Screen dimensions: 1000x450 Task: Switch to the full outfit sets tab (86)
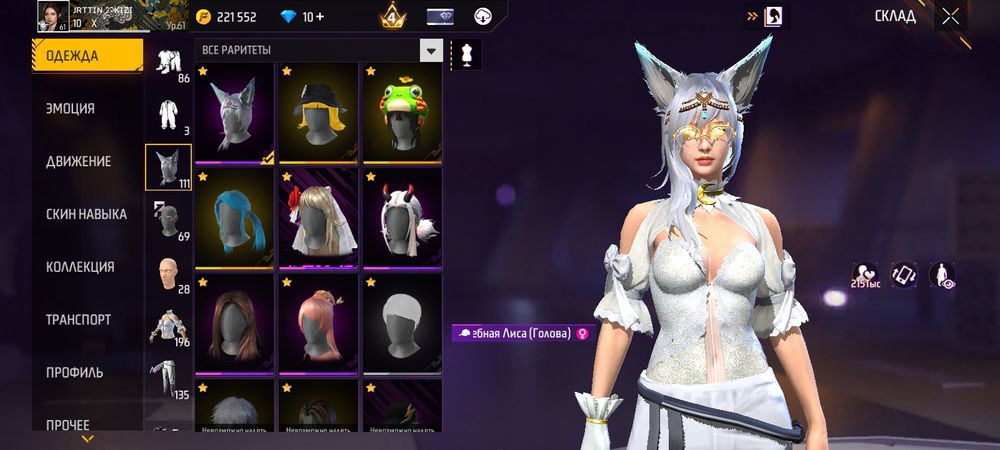[x=168, y=62]
